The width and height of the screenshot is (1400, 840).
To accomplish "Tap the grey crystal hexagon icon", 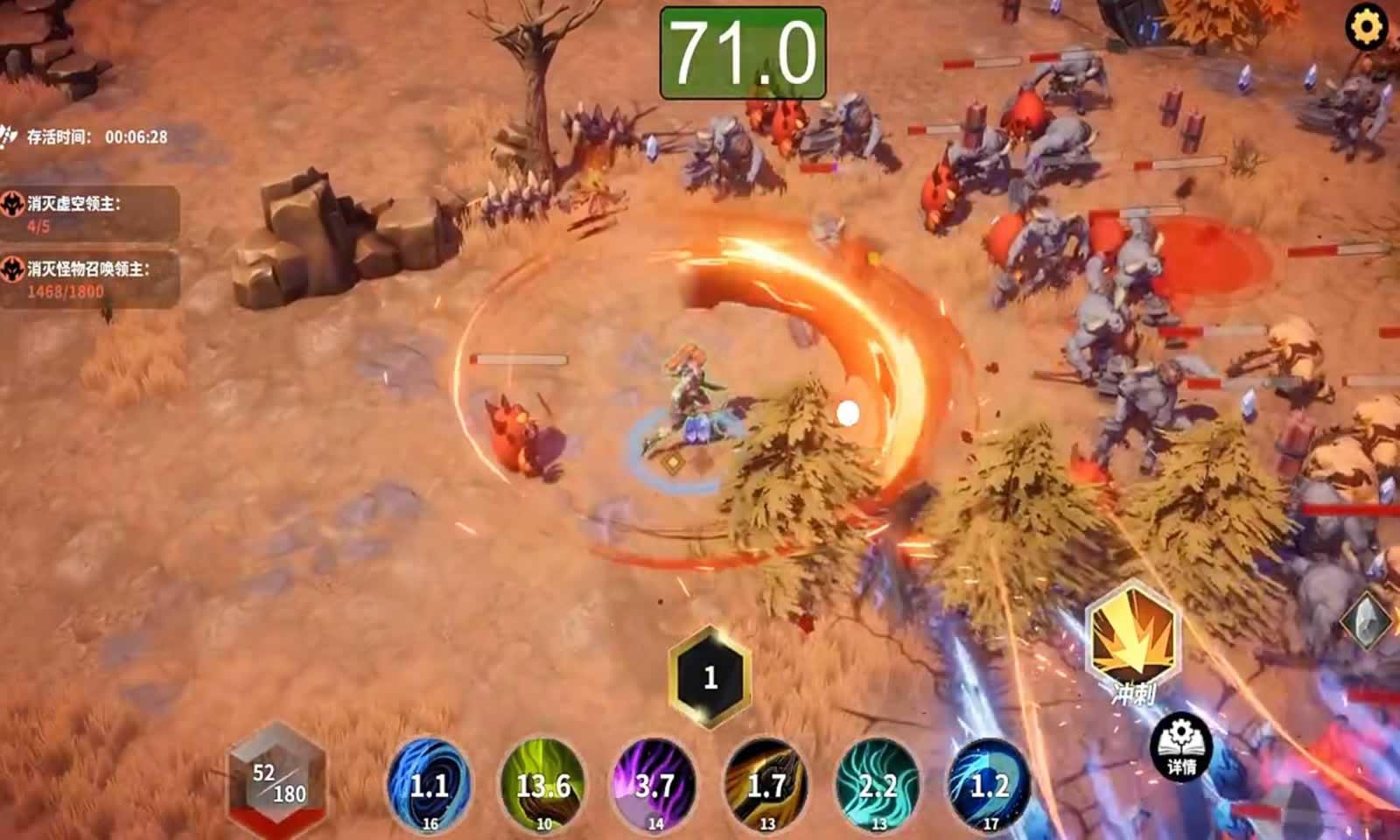I will [x=1369, y=619].
